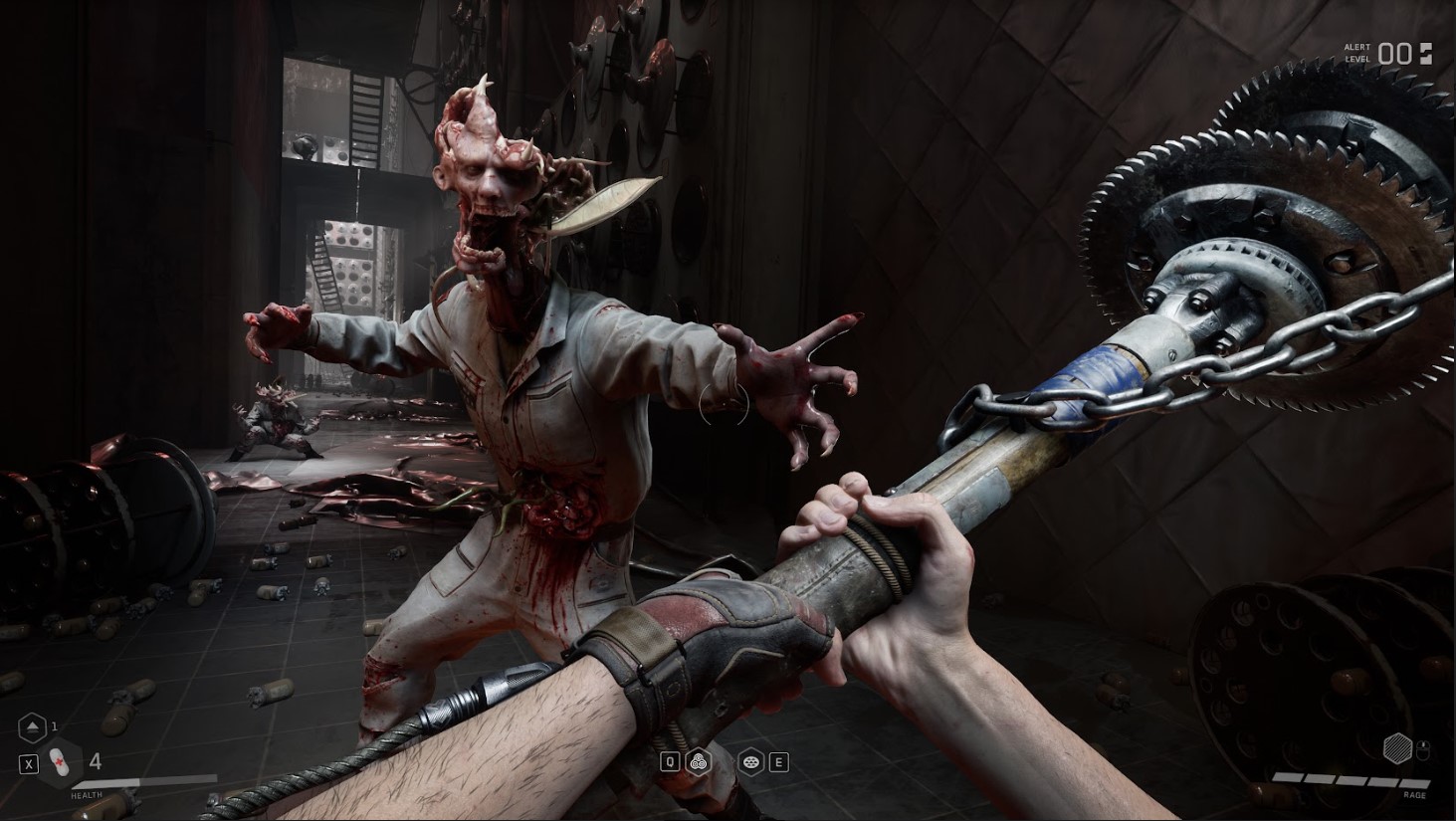The height and width of the screenshot is (821, 1456).
Task: Click the ALERT LEVEL 00 counter
Action: pos(1395,54)
